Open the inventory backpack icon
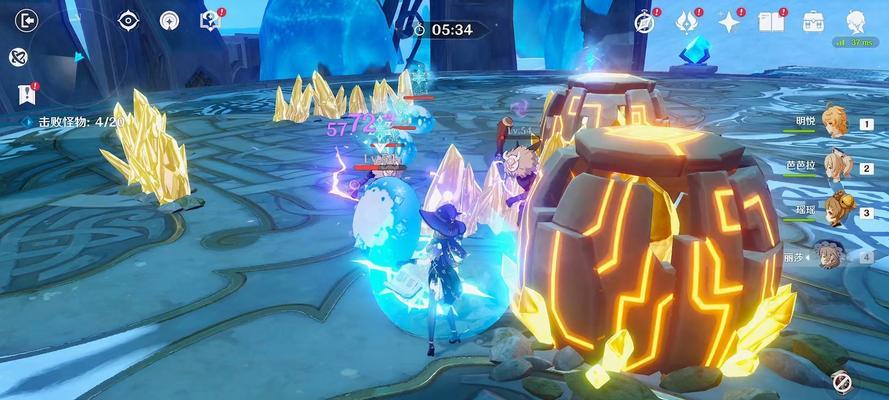The image size is (889, 400). (813, 21)
